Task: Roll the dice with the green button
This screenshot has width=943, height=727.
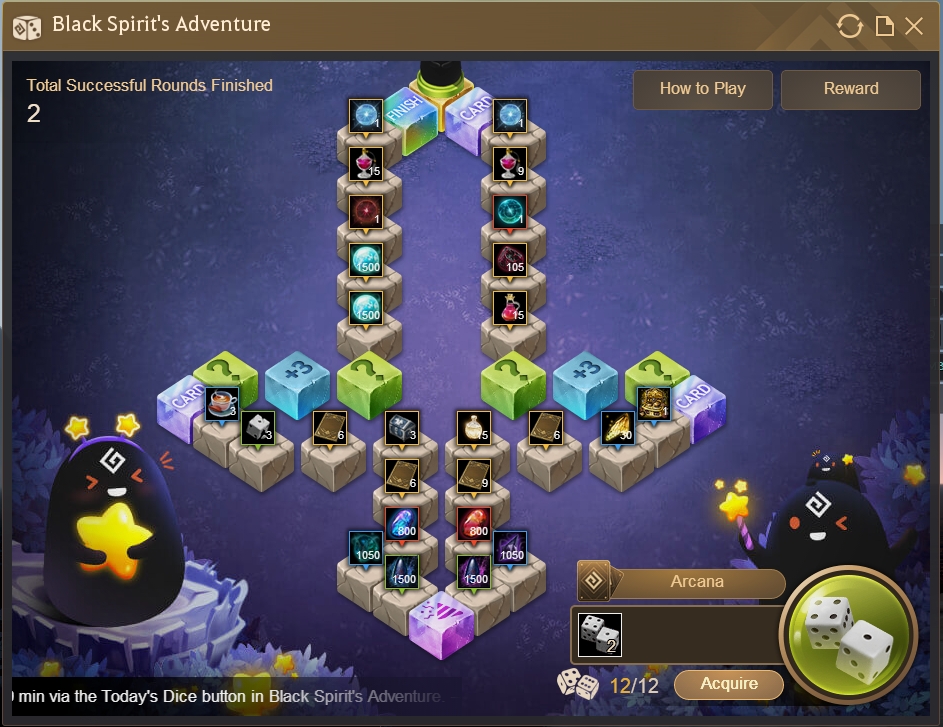Action: 848,634
